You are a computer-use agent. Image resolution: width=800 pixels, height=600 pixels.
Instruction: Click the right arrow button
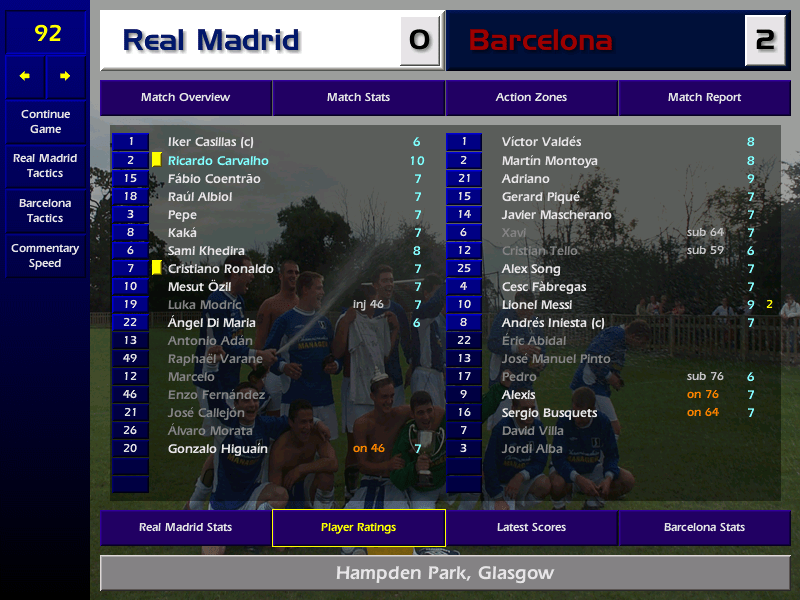(x=66, y=76)
